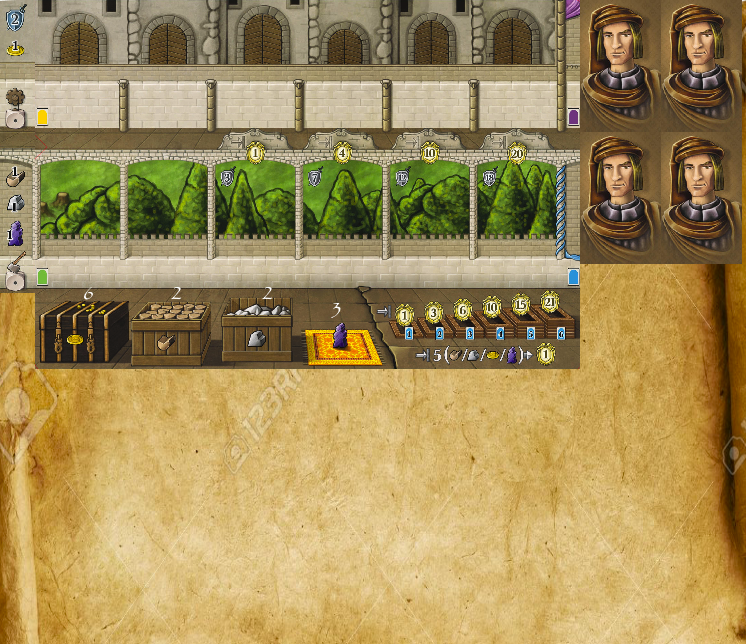Click the blue shield icon marked 2
The image size is (746, 644).
tap(15, 17)
